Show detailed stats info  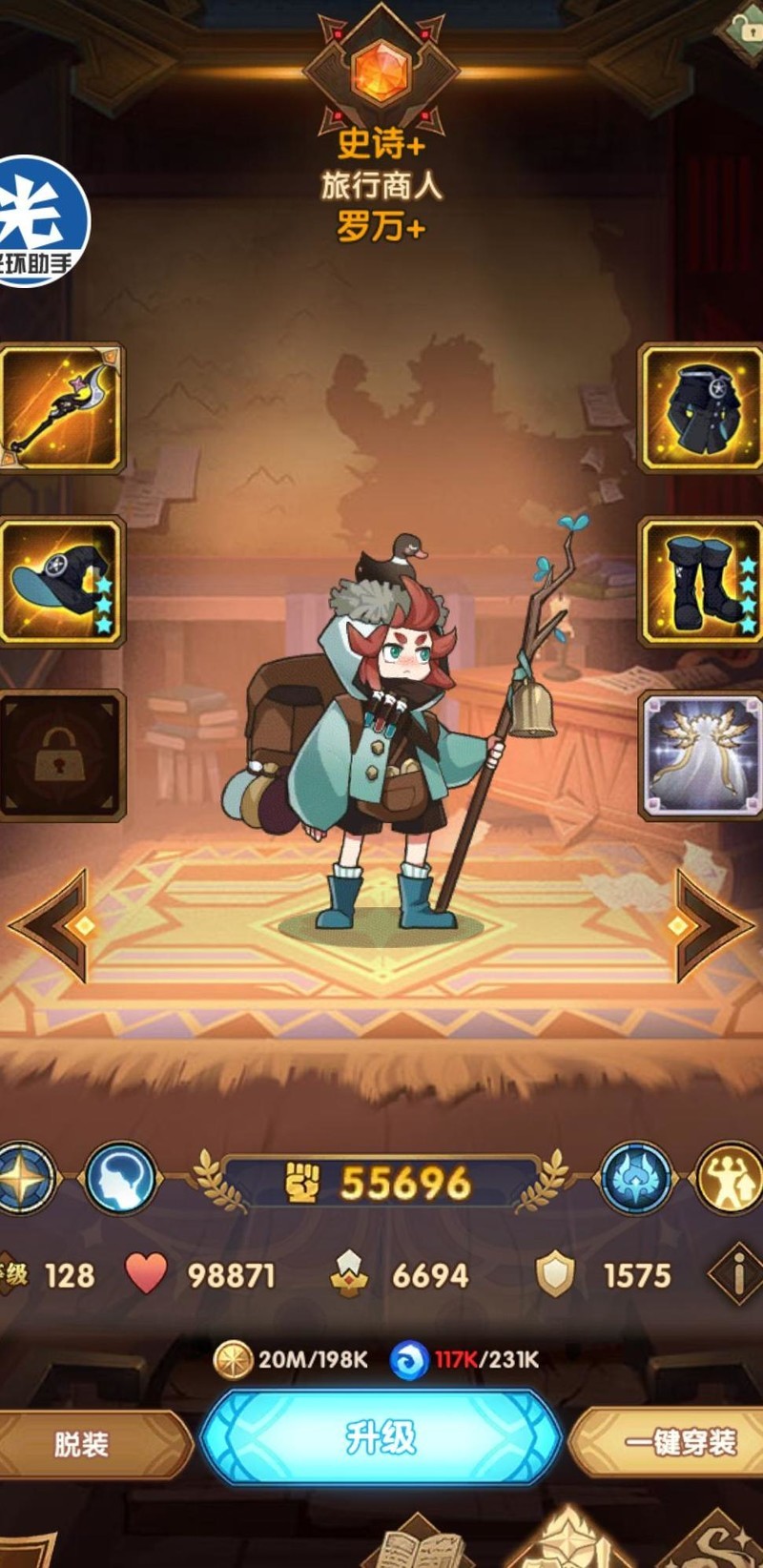[x=736, y=1274]
